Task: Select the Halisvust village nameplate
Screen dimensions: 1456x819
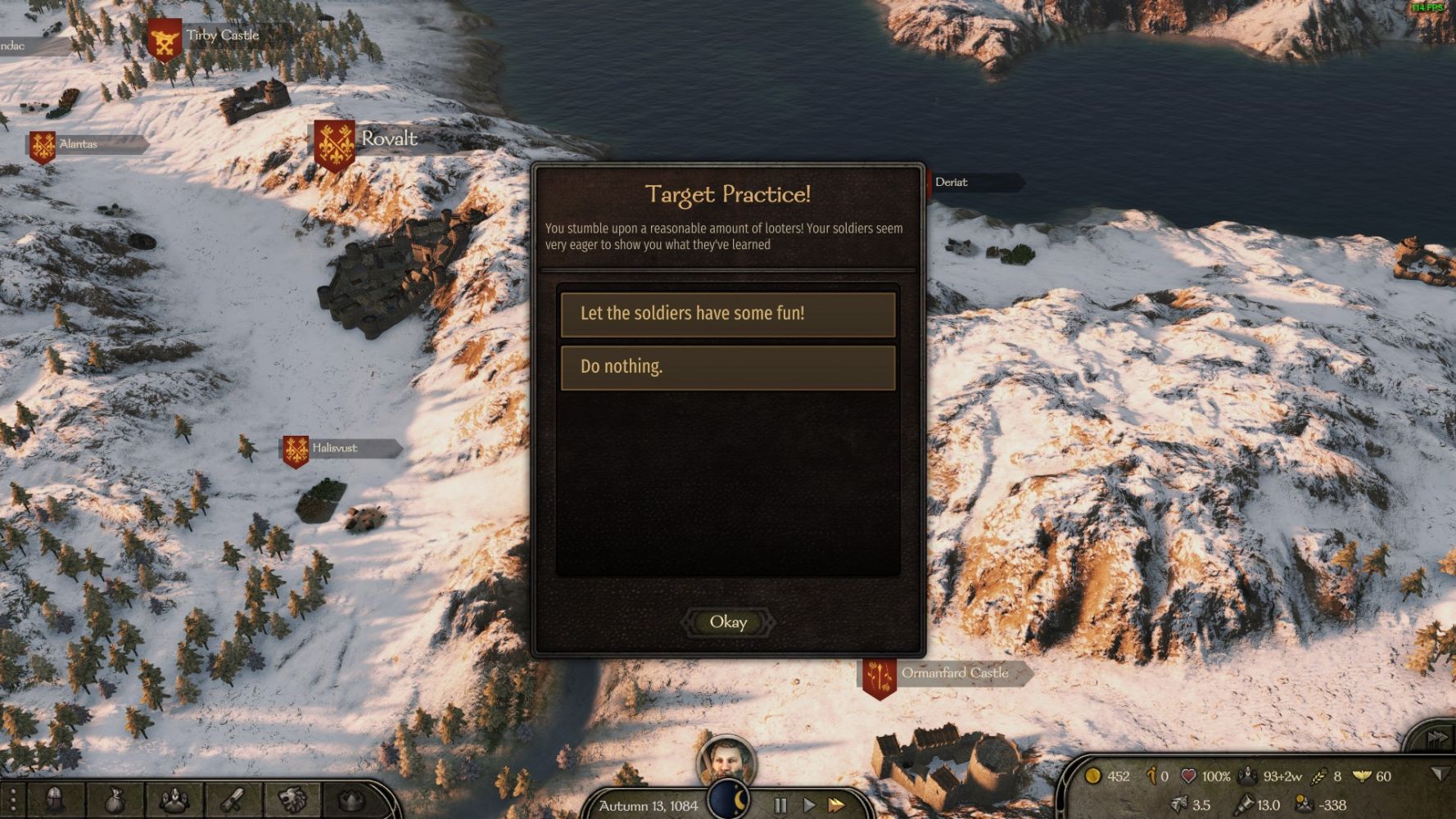Action: (x=334, y=448)
